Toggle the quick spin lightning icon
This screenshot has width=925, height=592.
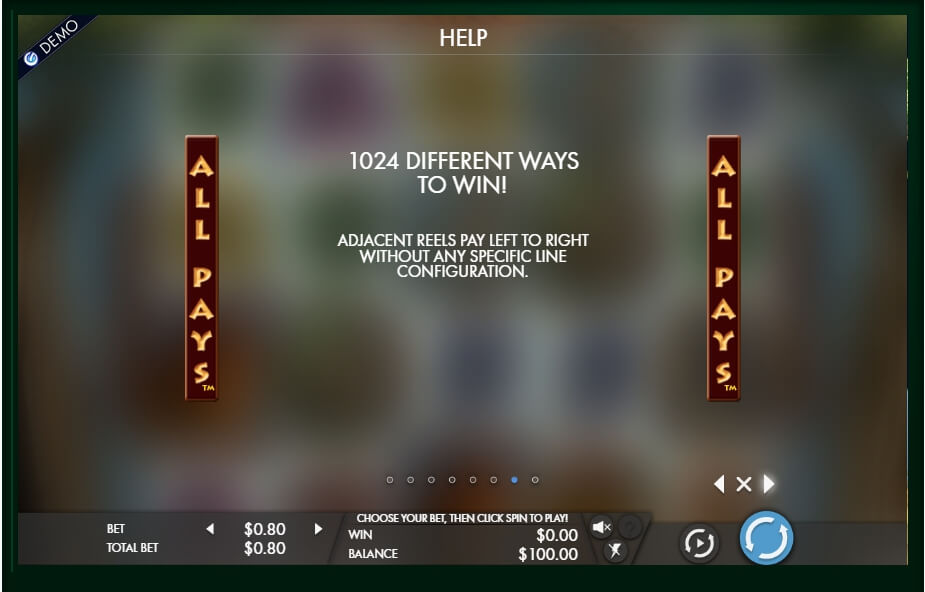pos(615,550)
